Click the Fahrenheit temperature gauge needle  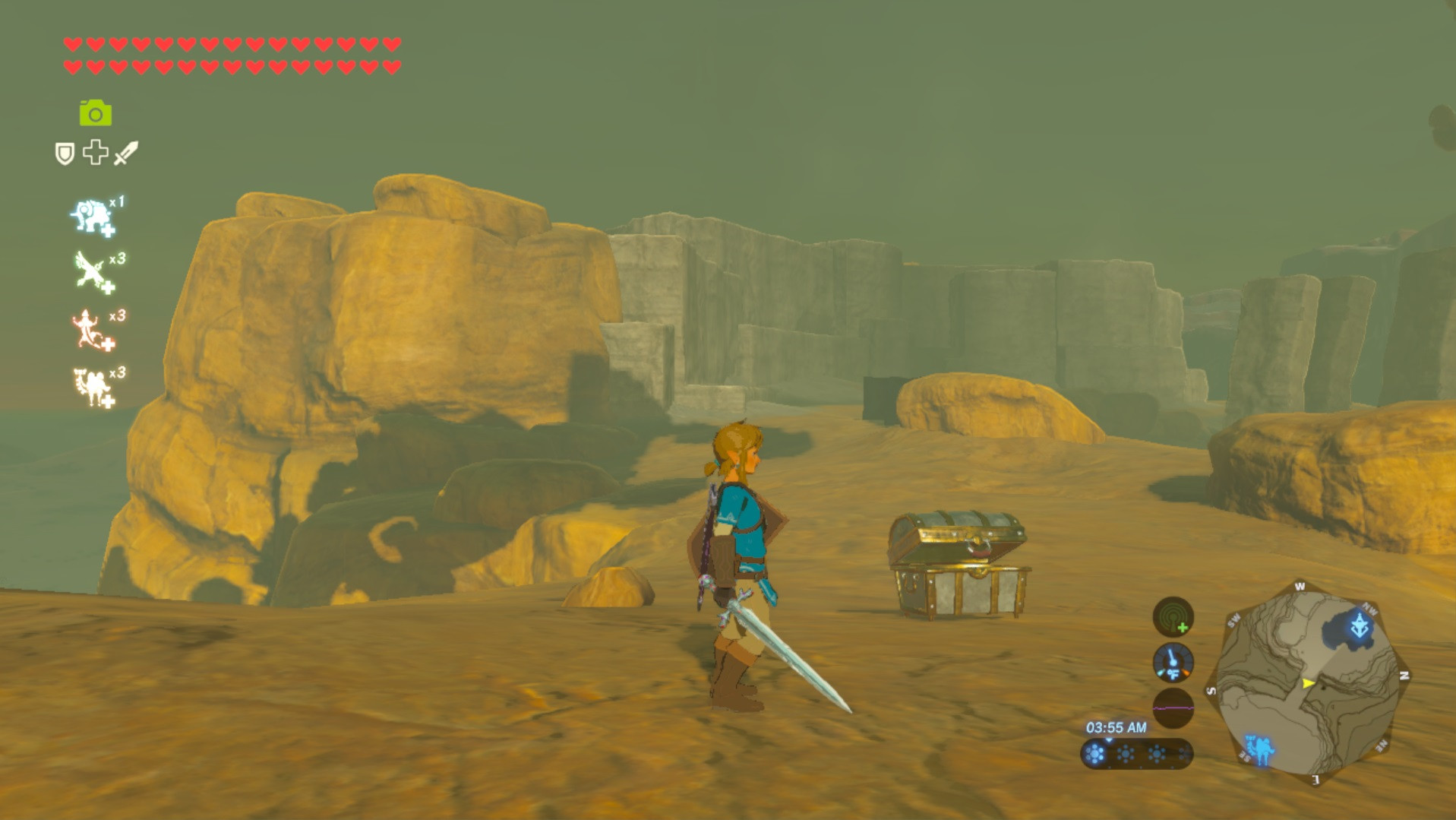coord(1172,661)
